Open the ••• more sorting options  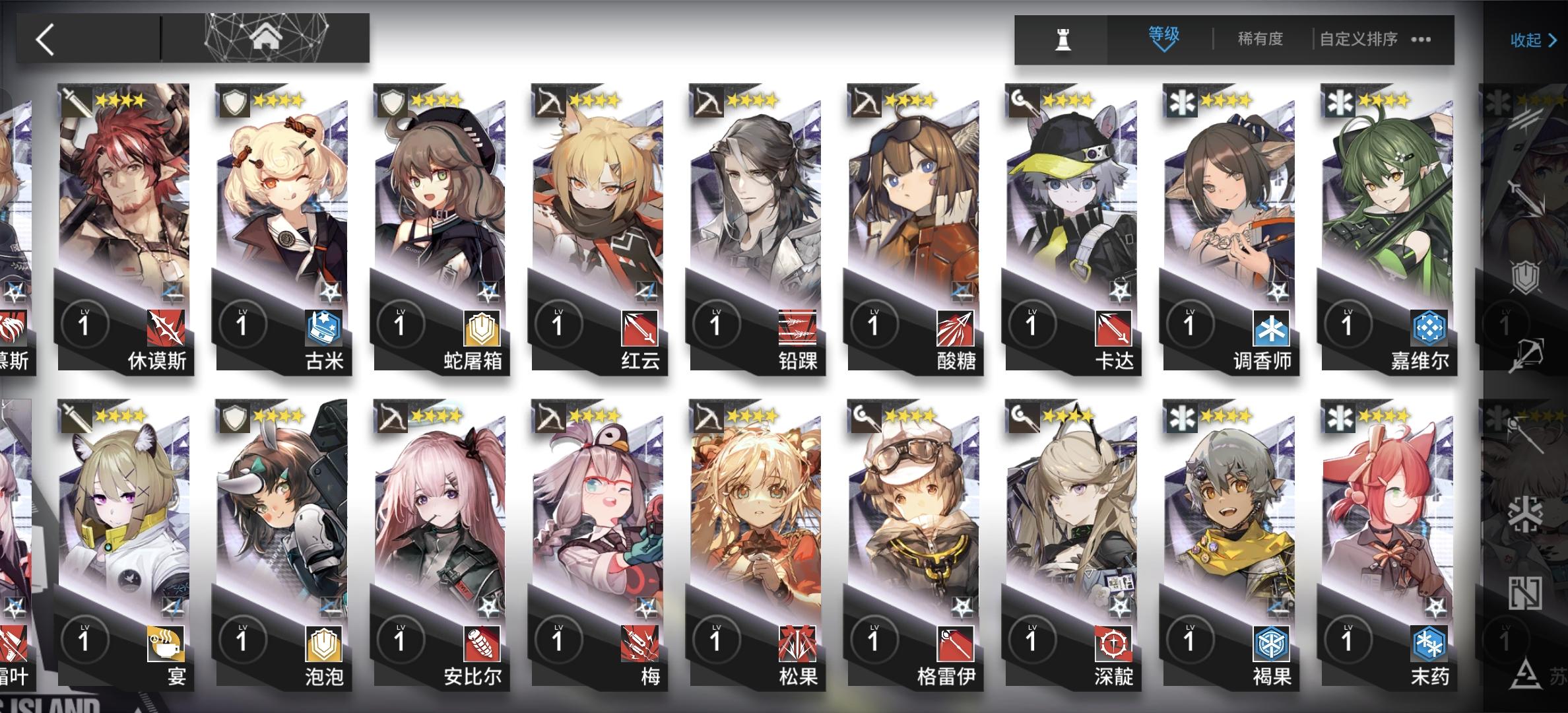(1422, 40)
